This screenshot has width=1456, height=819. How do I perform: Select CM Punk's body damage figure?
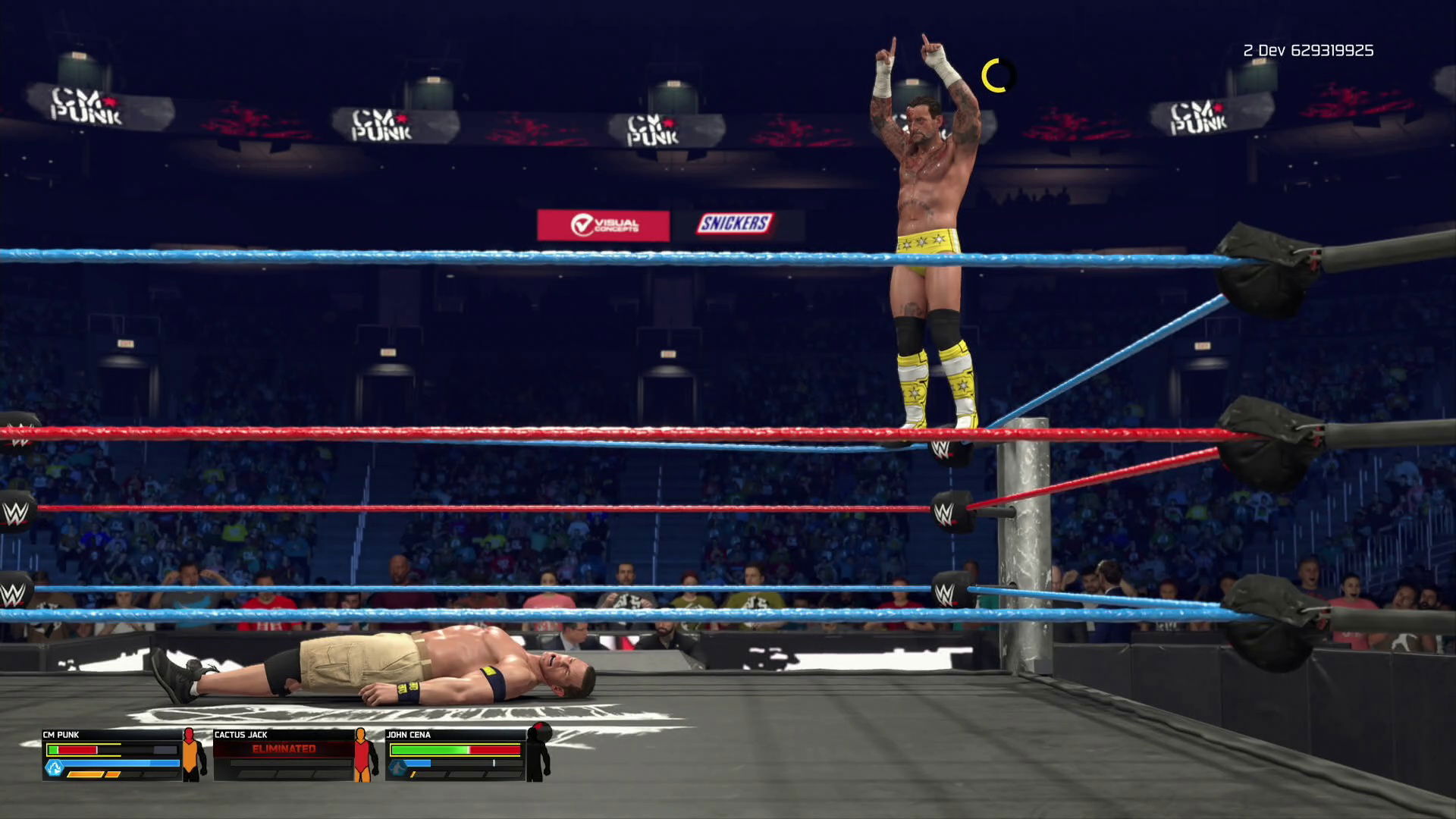coord(193,755)
